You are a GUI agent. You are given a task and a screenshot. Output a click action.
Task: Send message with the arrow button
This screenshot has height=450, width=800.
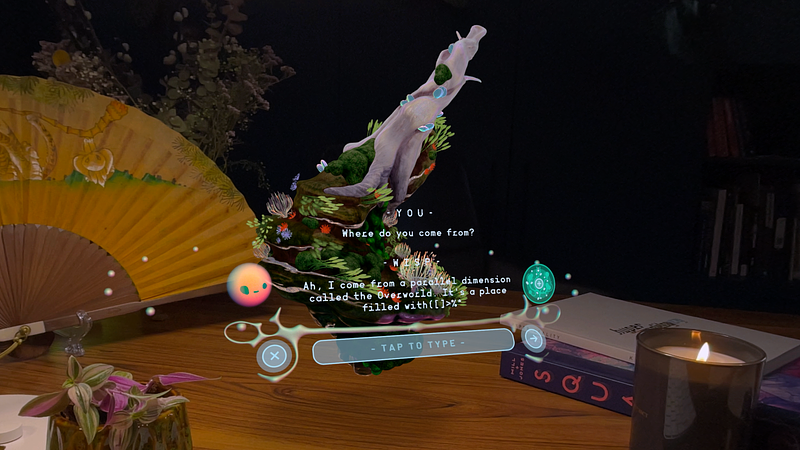534,338
